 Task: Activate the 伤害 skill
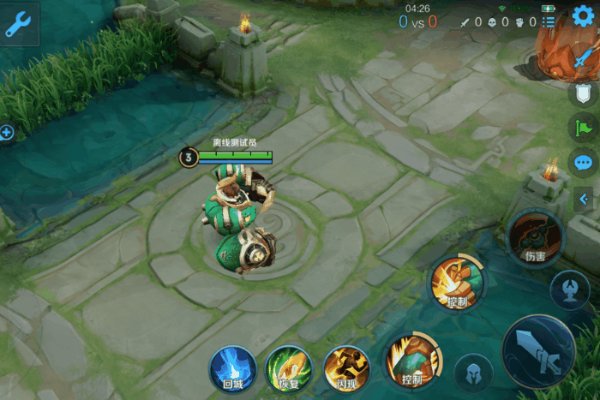pos(530,236)
